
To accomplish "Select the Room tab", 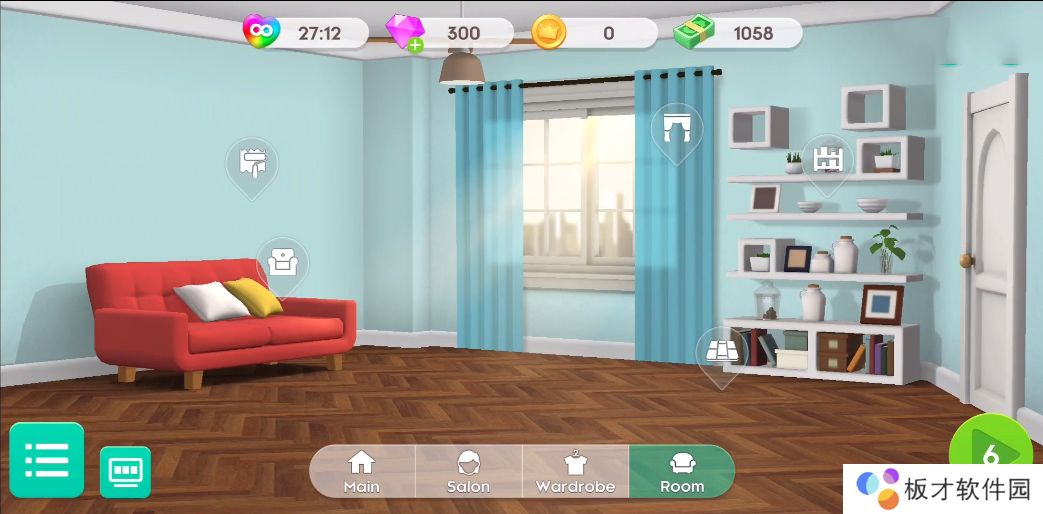I will 682,471.
